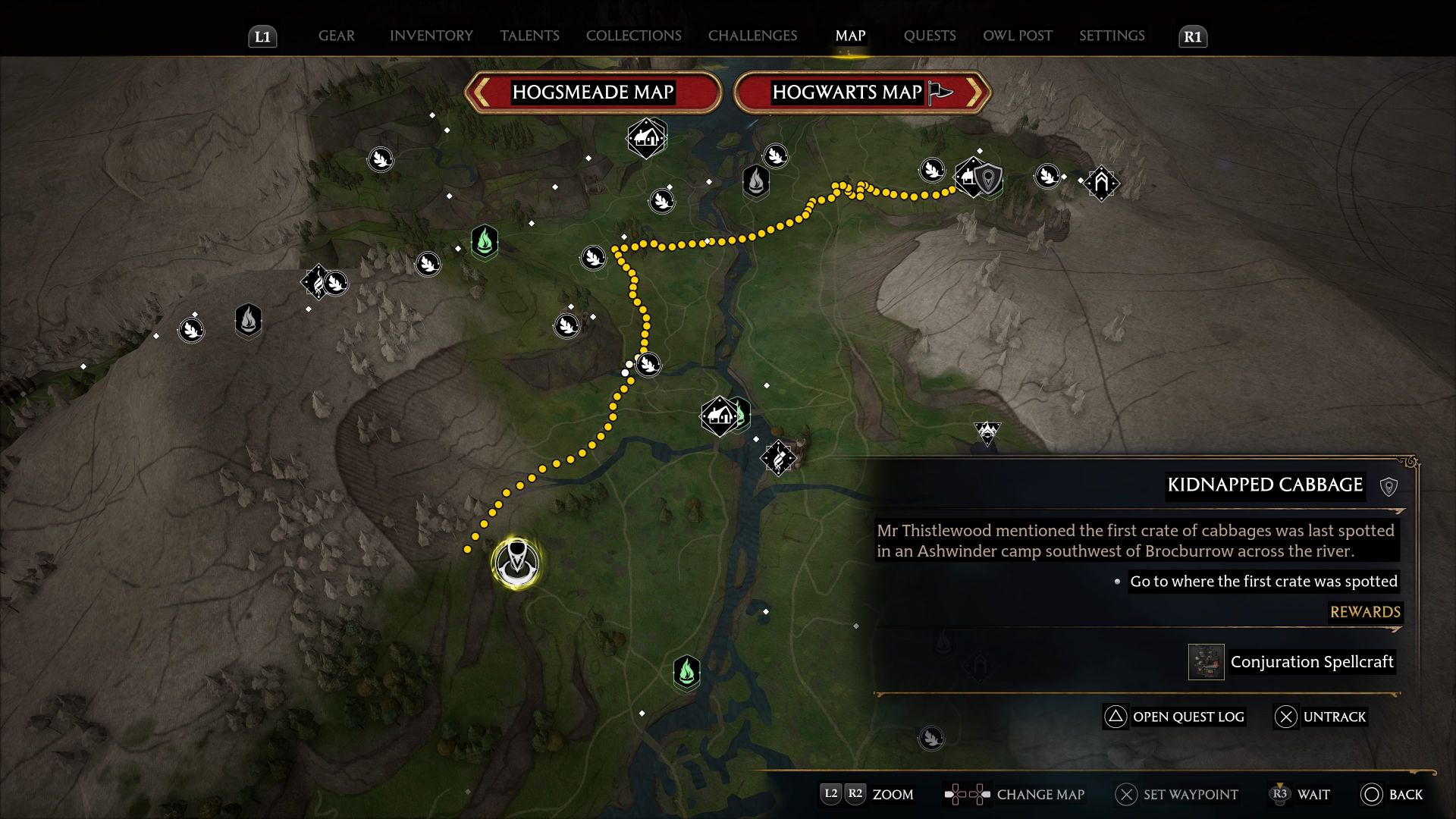Open the quest log

(x=1174, y=717)
